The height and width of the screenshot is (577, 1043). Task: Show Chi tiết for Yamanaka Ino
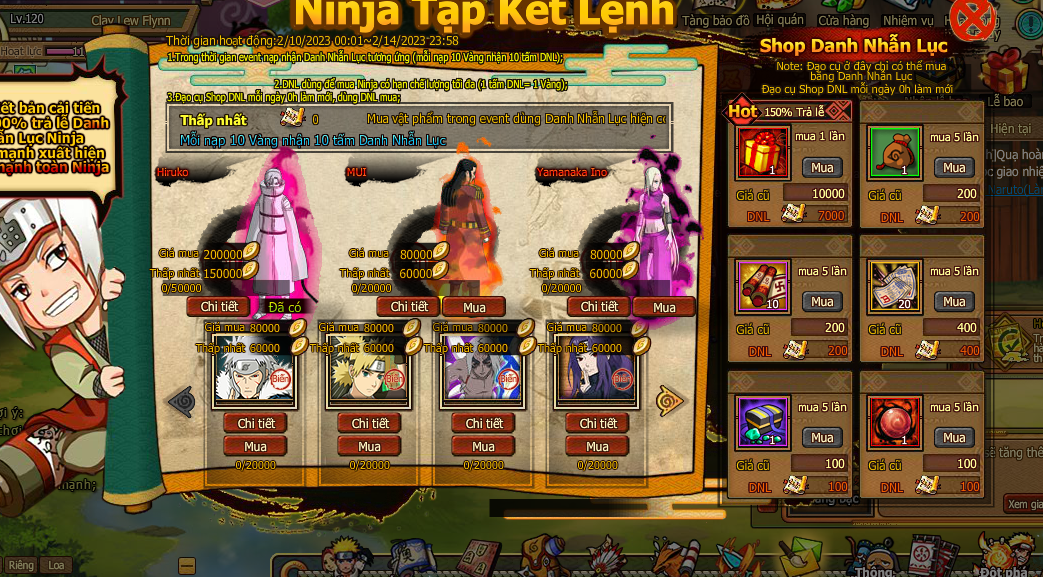(x=599, y=306)
